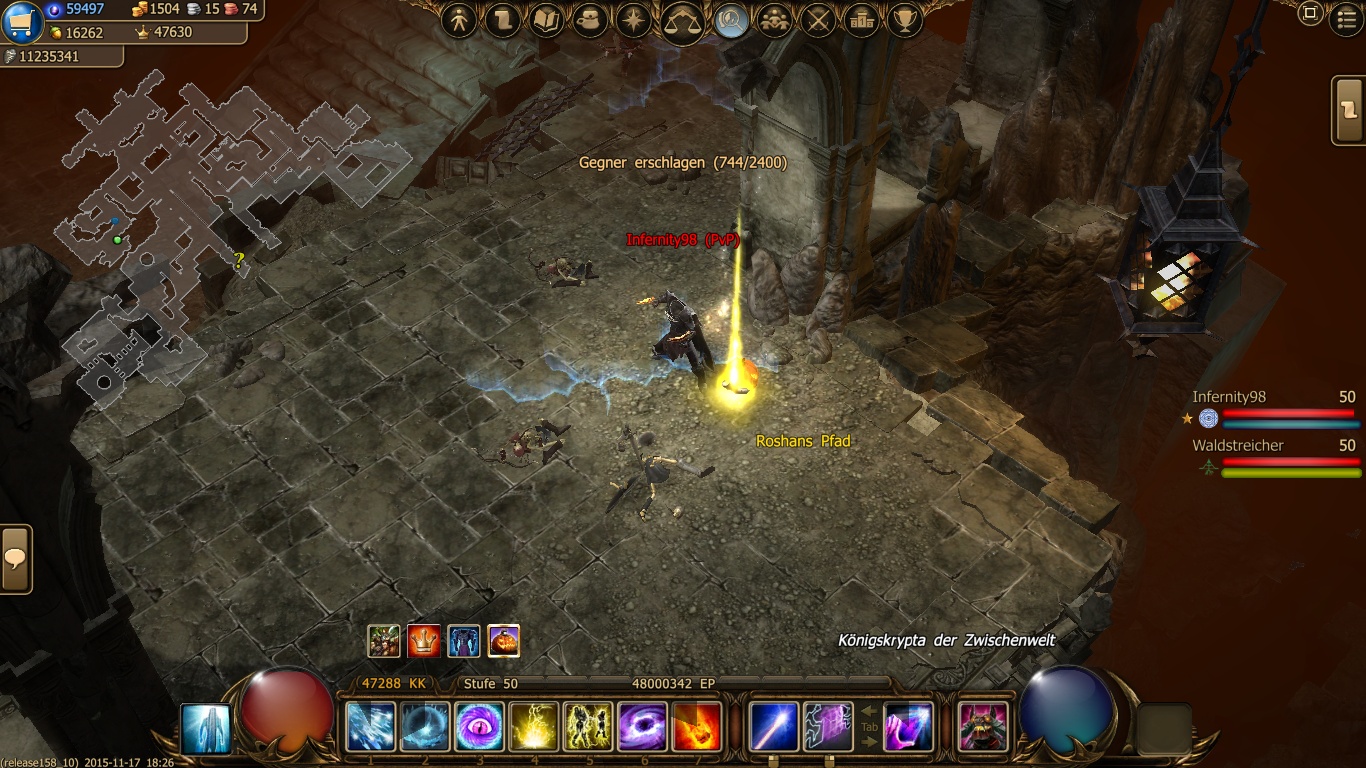The height and width of the screenshot is (768, 1366).
Task: Open the list menu button in corner
Action: click(x=1345, y=14)
